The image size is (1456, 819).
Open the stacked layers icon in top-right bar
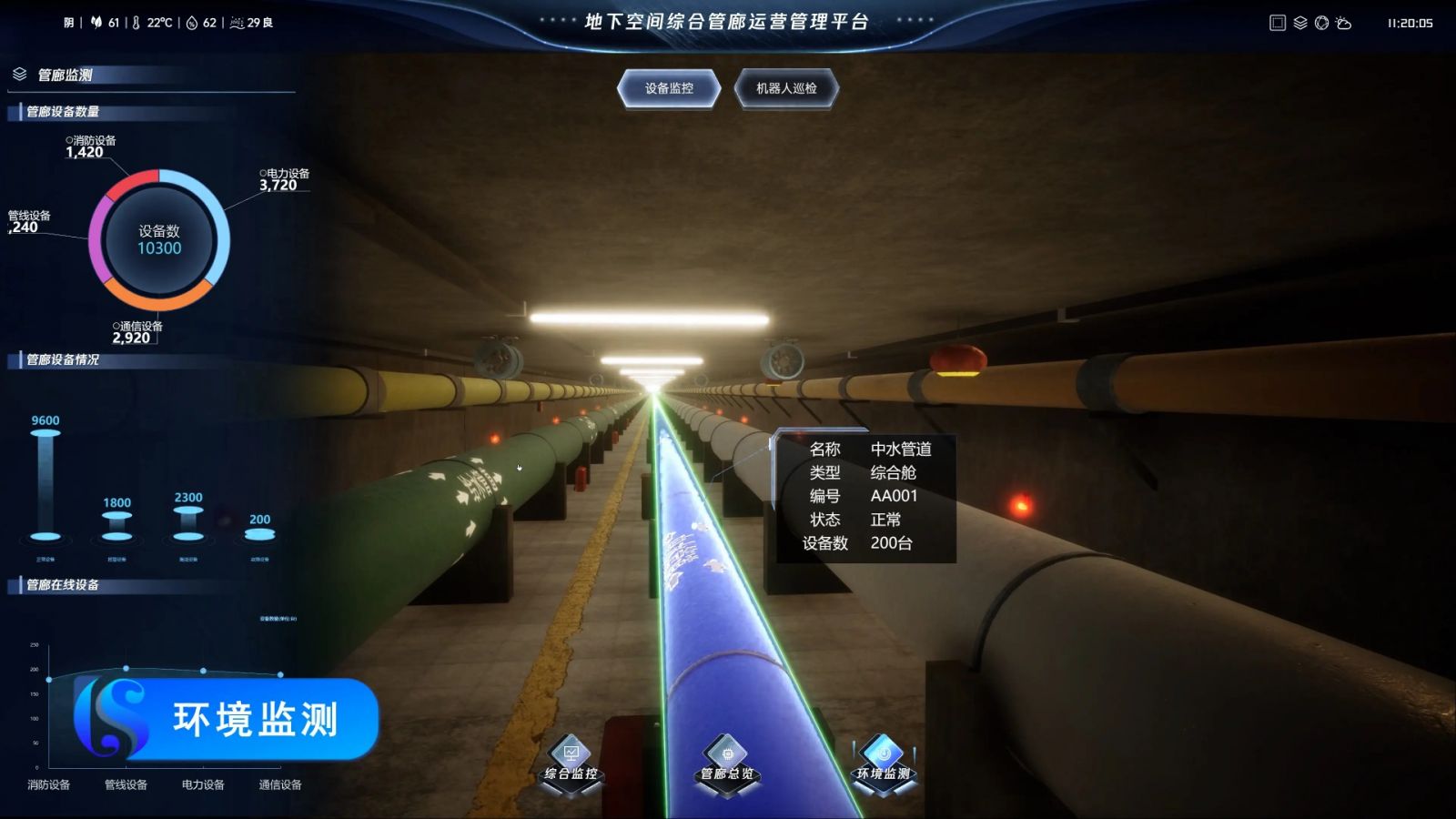[1300, 23]
